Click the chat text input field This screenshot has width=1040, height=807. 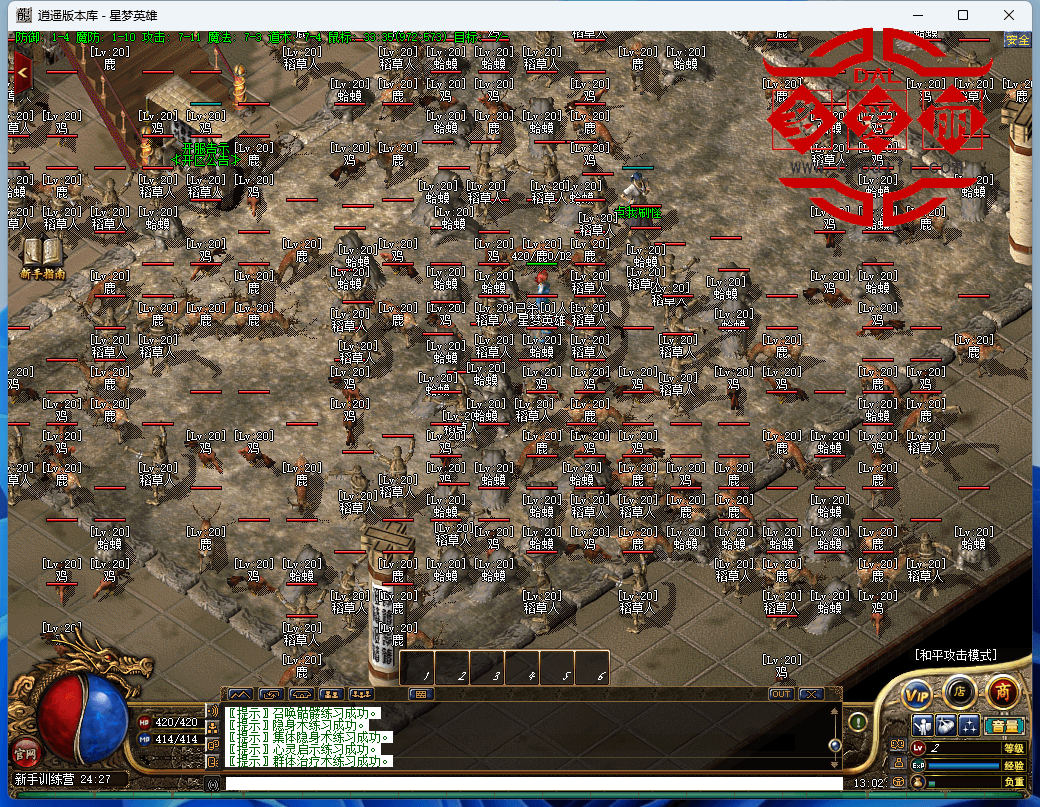click(530, 783)
